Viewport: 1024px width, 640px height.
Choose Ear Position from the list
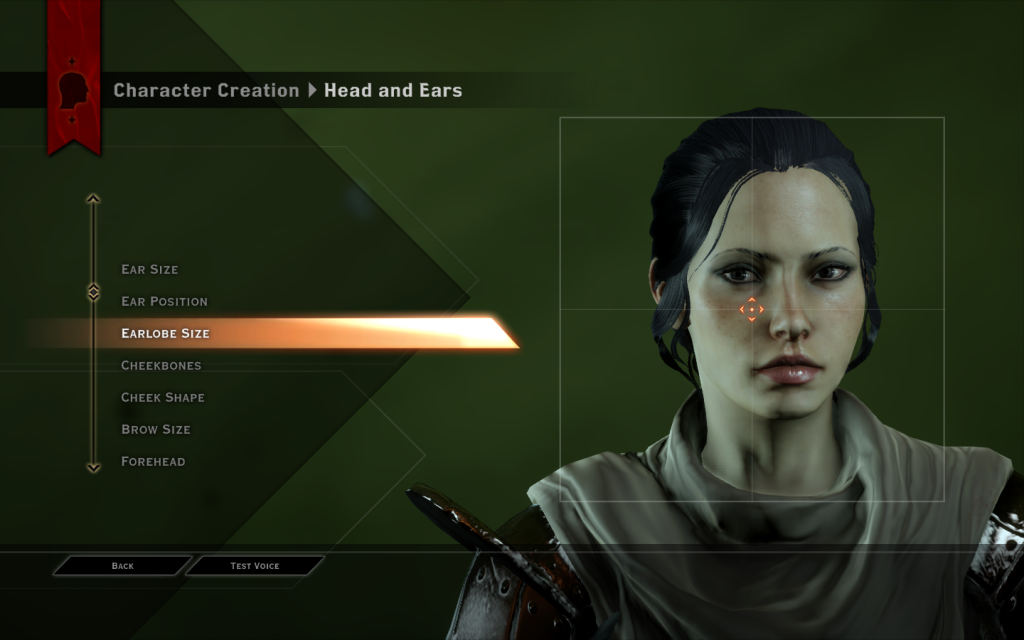(165, 302)
